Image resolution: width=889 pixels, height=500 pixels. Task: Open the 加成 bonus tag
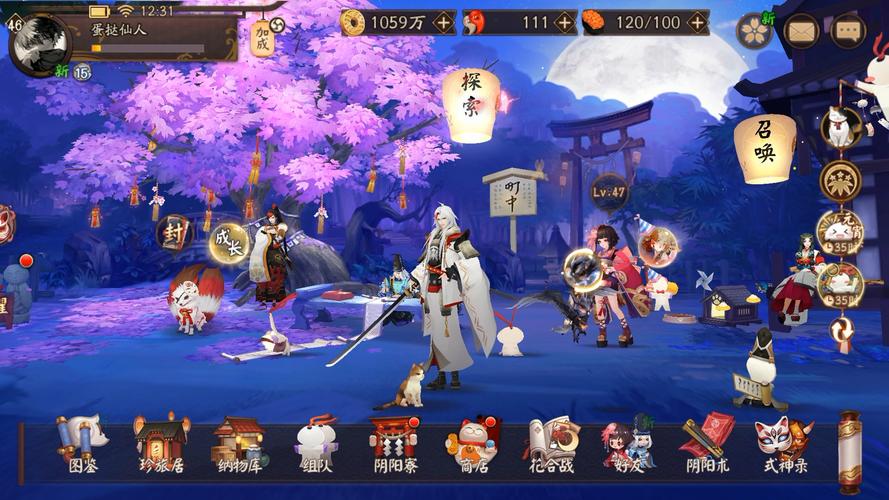pyautogui.click(x=263, y=36)
